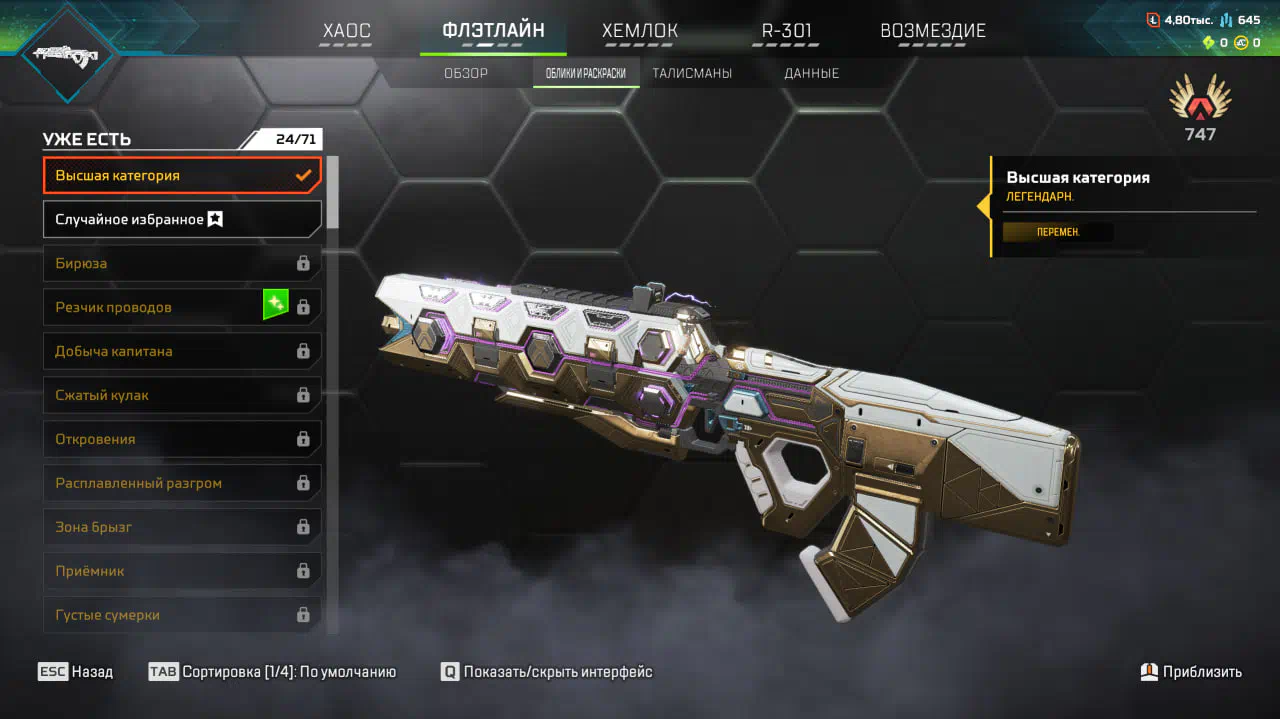
Task: Open the ОБЗОР sub-tab
Action: [466, 73]
